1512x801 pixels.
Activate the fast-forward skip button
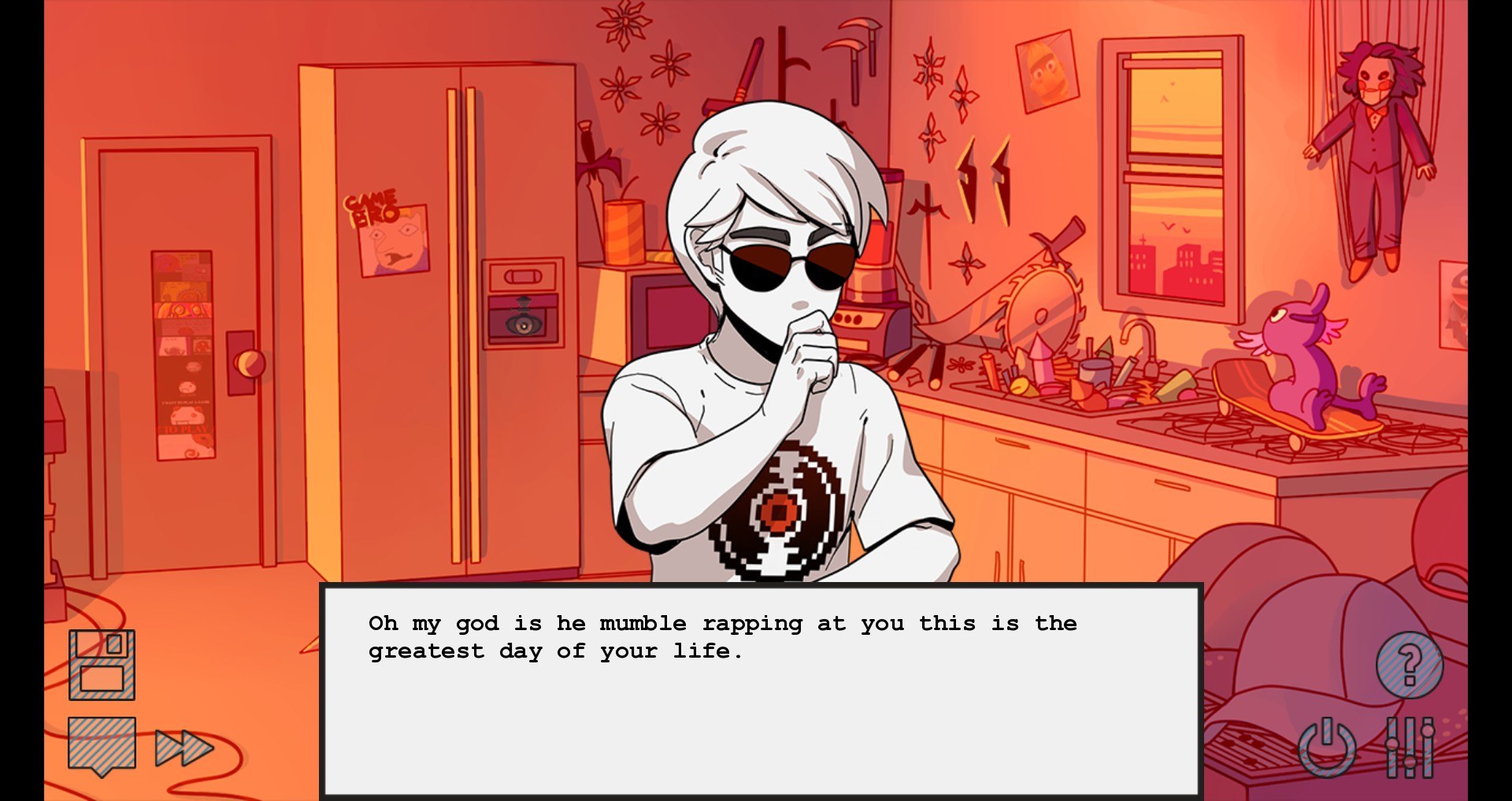tap(183, 747)
